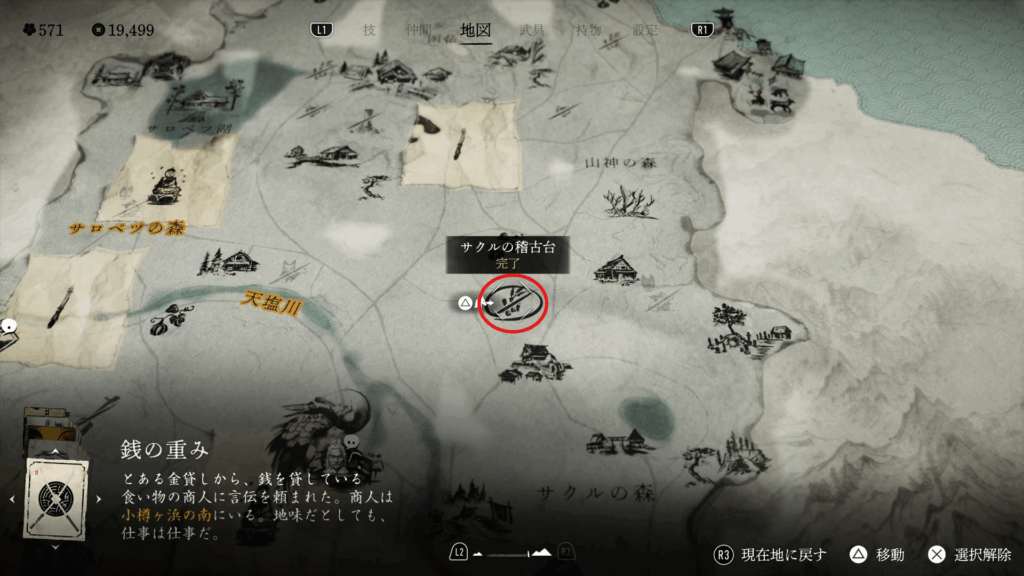Switch to the 武具 (Gear) tab
Image resolution: width=1024 pixels, height=576 pixels.
click(x=532, y=30)
